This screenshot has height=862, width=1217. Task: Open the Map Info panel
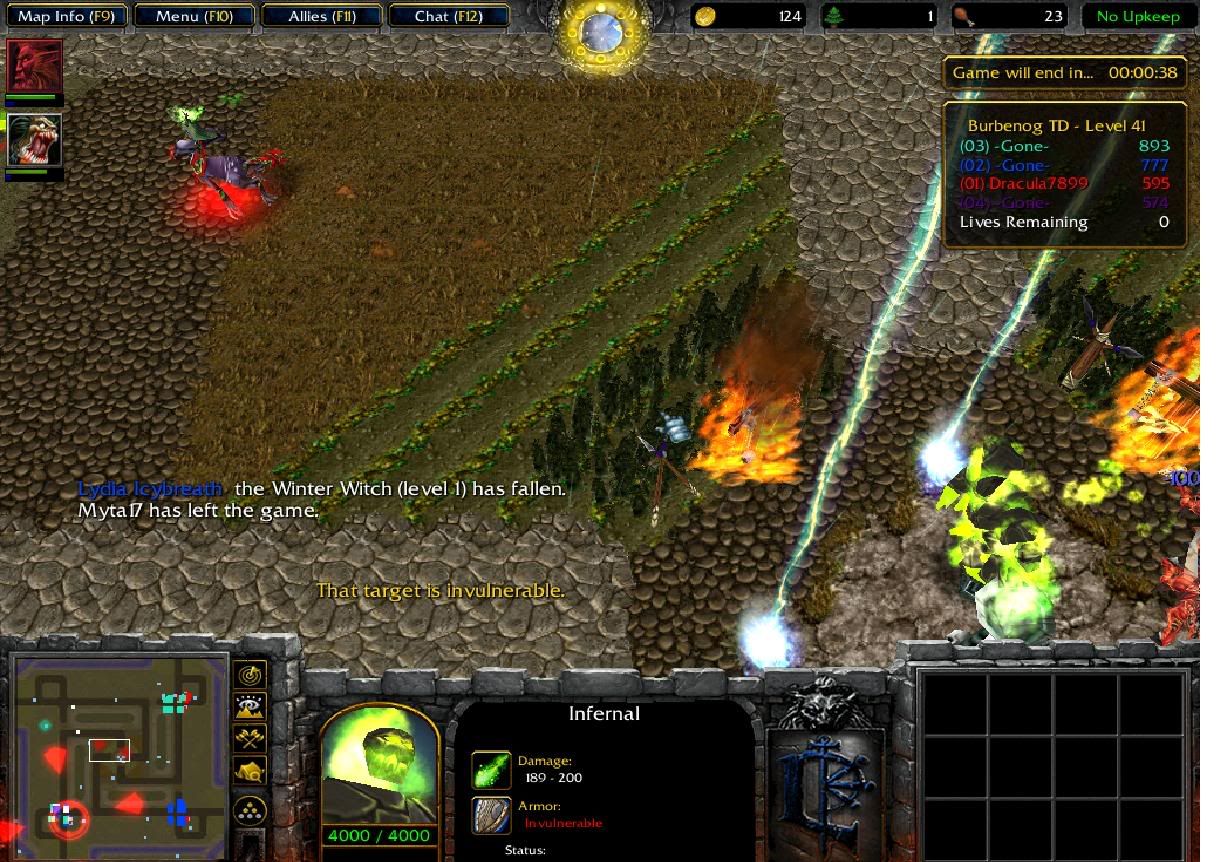(65, 16)
